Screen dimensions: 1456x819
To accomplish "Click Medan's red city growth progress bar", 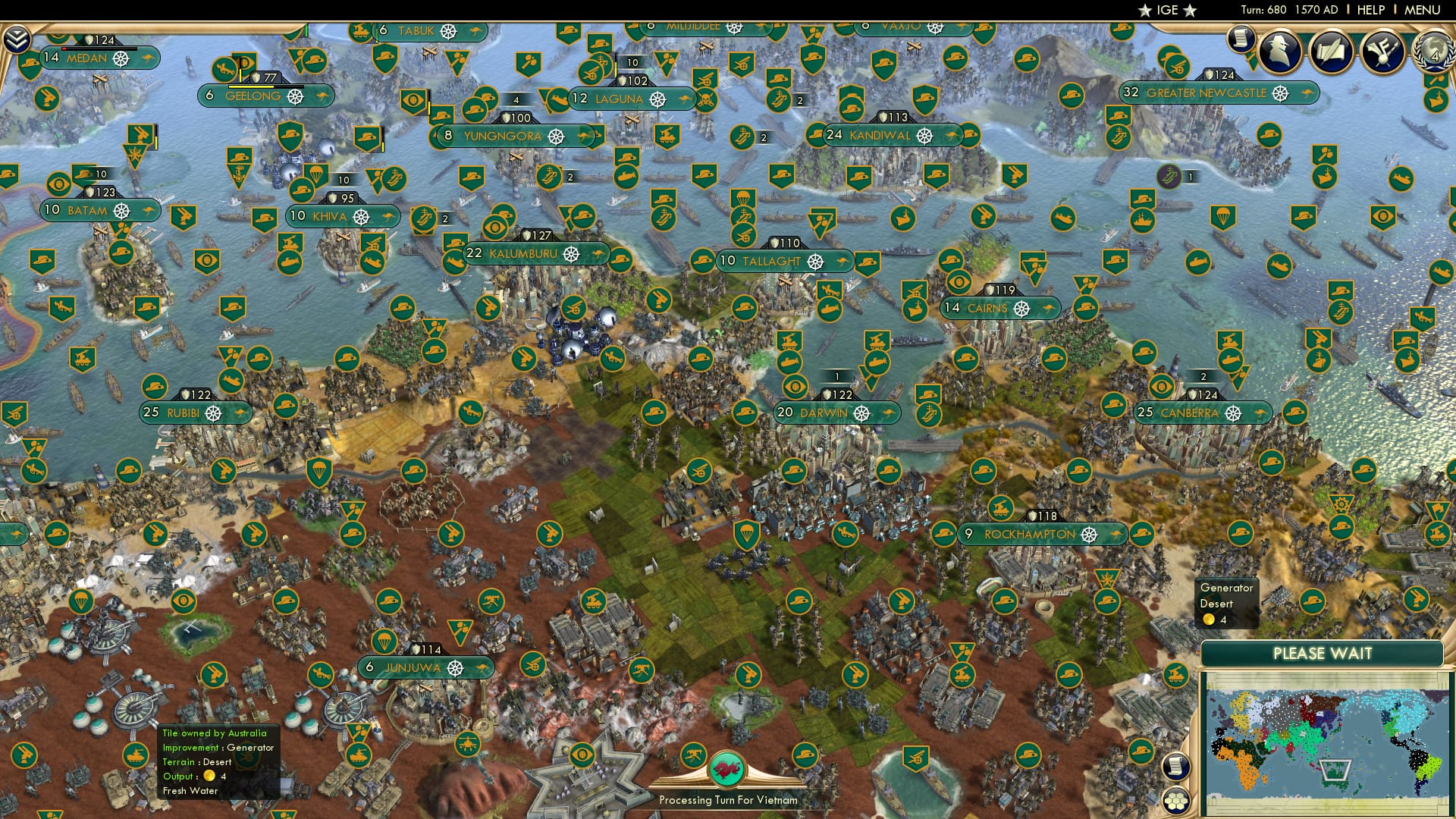I will 64,48.
